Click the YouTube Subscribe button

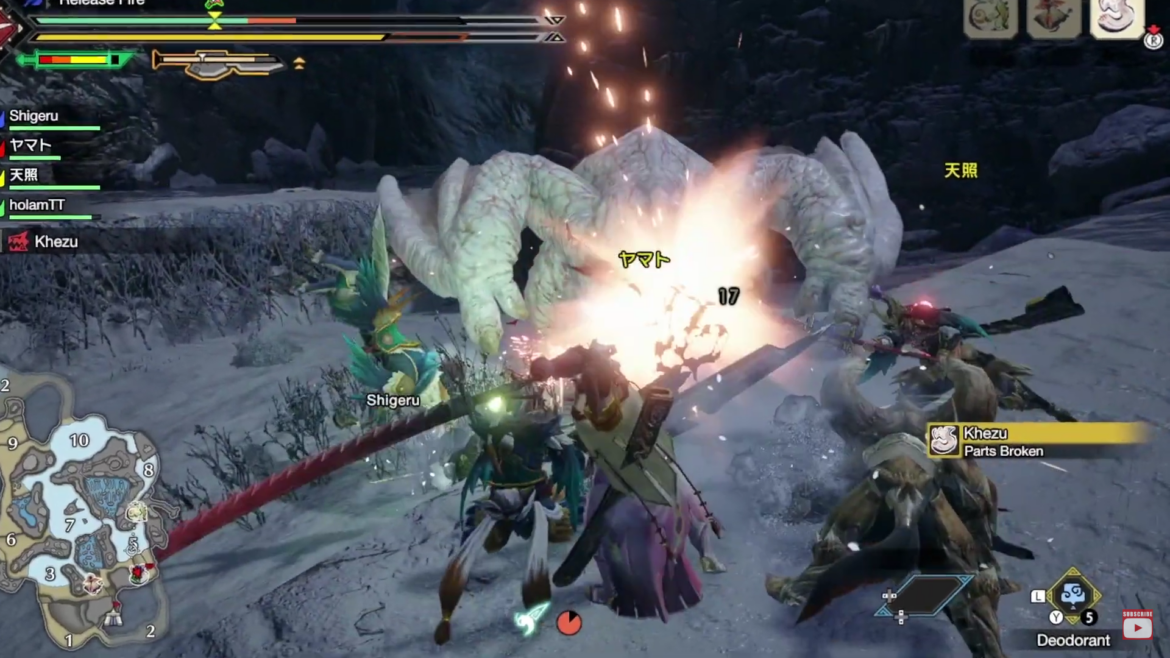1137,625
